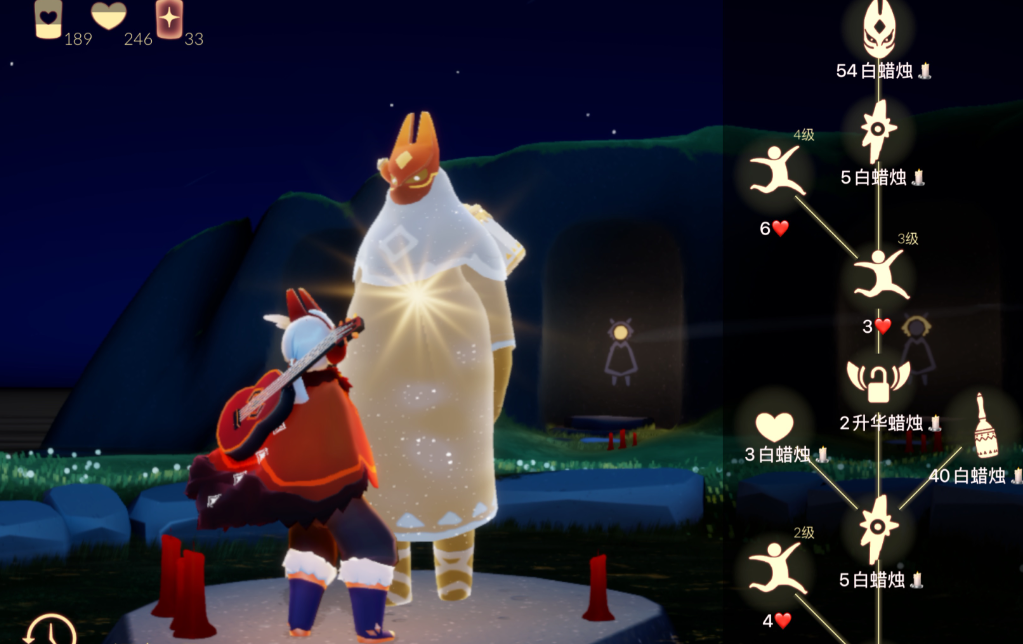Select the mask cosmetic costing 54 white candles
This screenshot has width=1023, height=644.
(x=878, y=30)
